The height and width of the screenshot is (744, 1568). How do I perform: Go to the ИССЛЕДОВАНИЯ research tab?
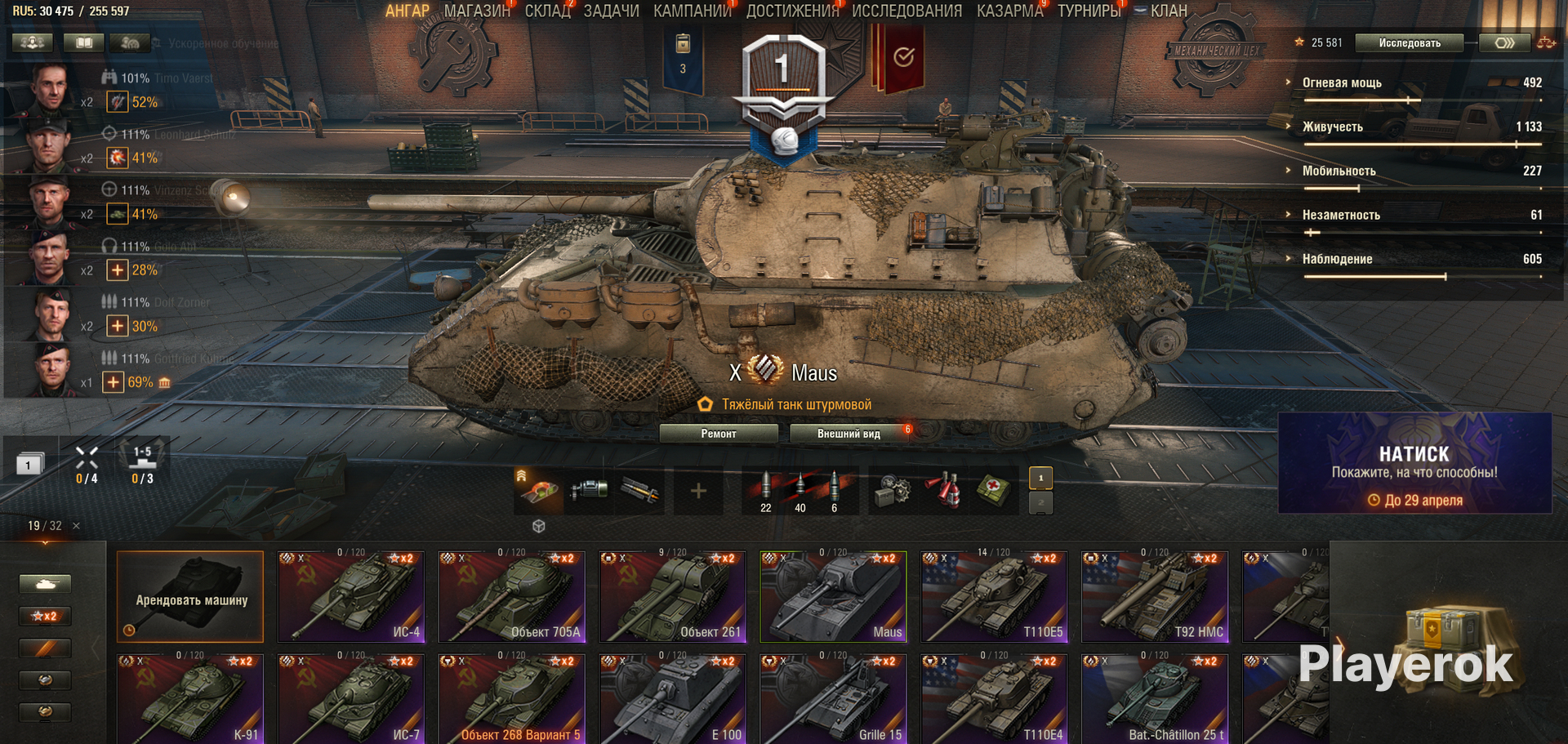906,11
